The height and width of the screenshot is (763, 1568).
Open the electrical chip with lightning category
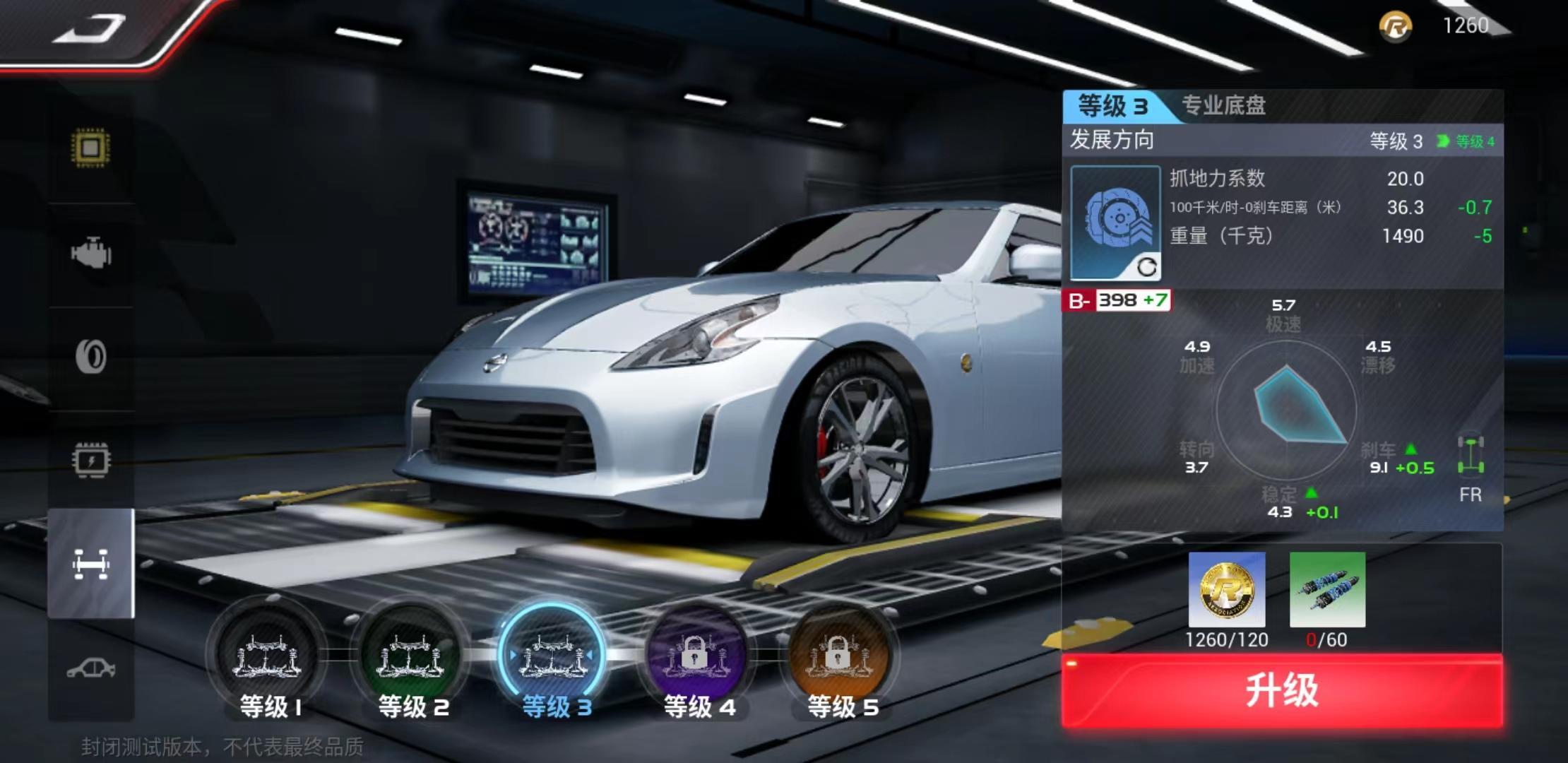pos(91,461)
